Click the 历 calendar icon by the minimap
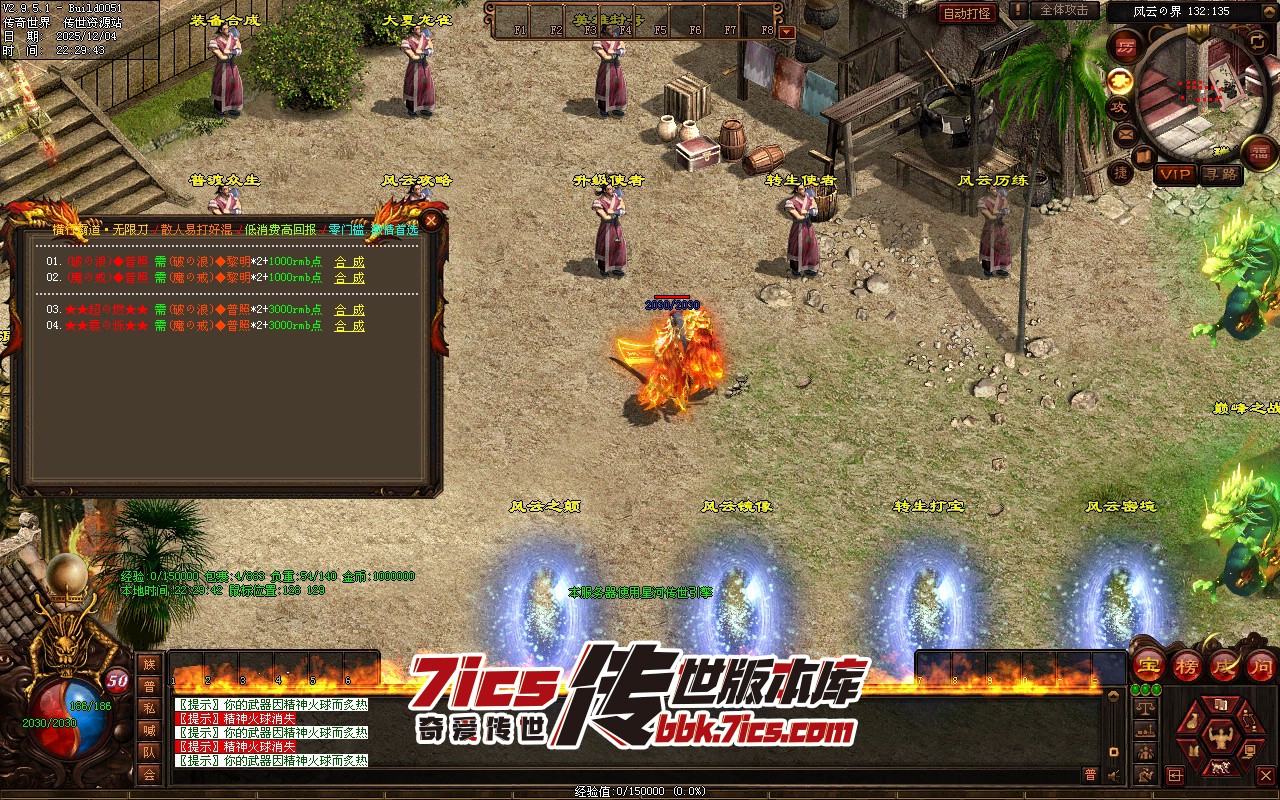Screen dimensions: 1280x800 tap(1126, 47)
